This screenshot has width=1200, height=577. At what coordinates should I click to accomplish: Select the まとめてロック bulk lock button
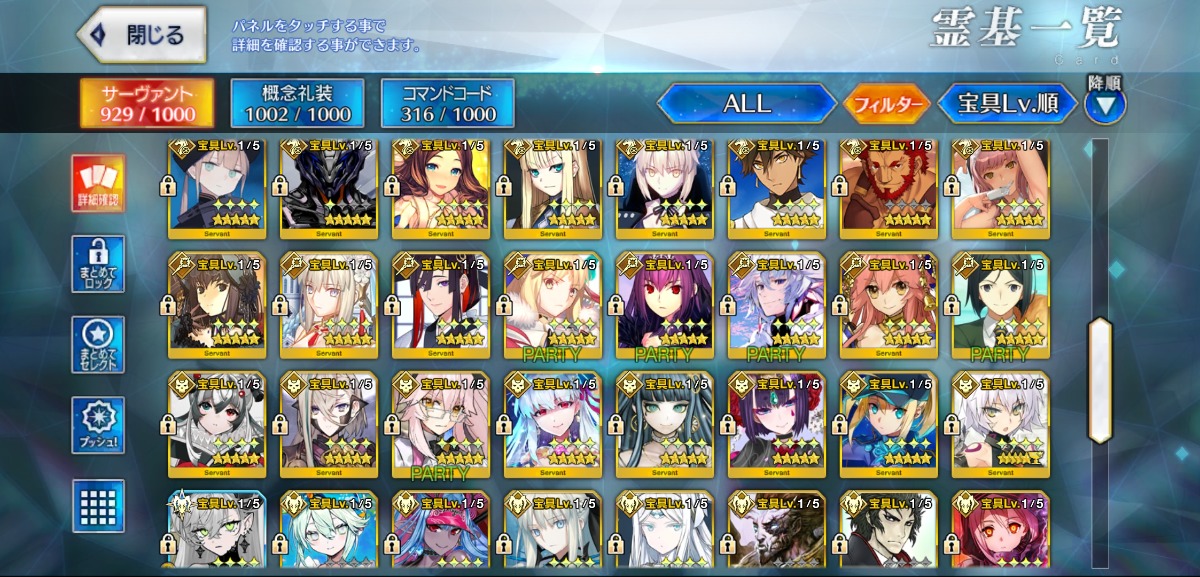point(98,264)
